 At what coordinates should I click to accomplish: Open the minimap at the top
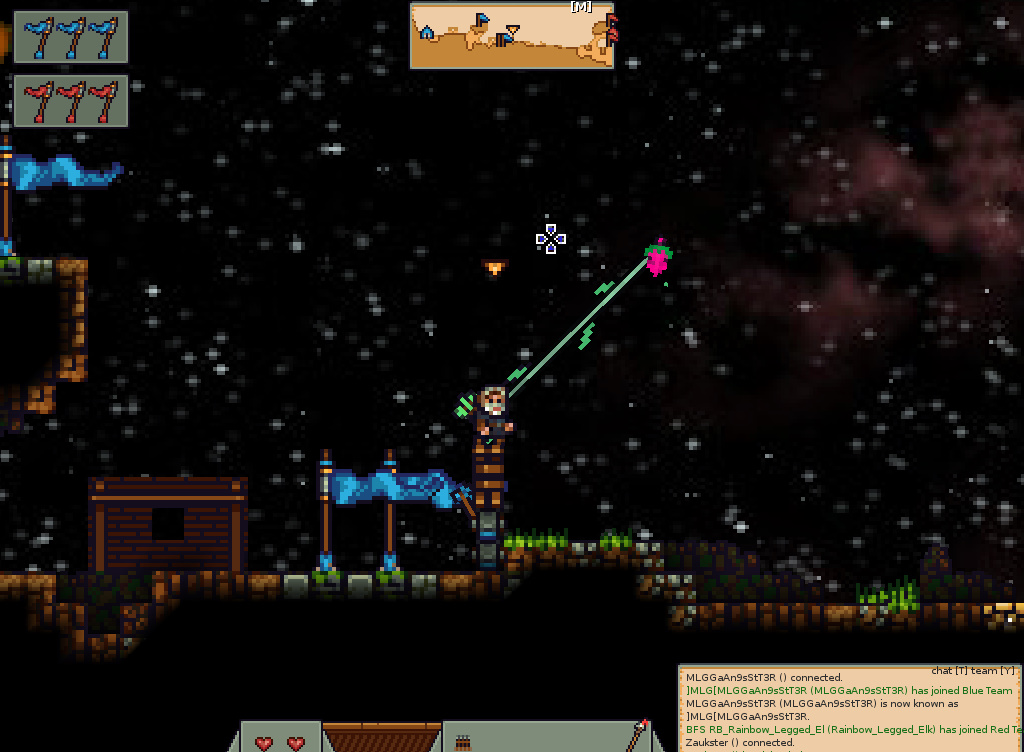pos(511,36)
